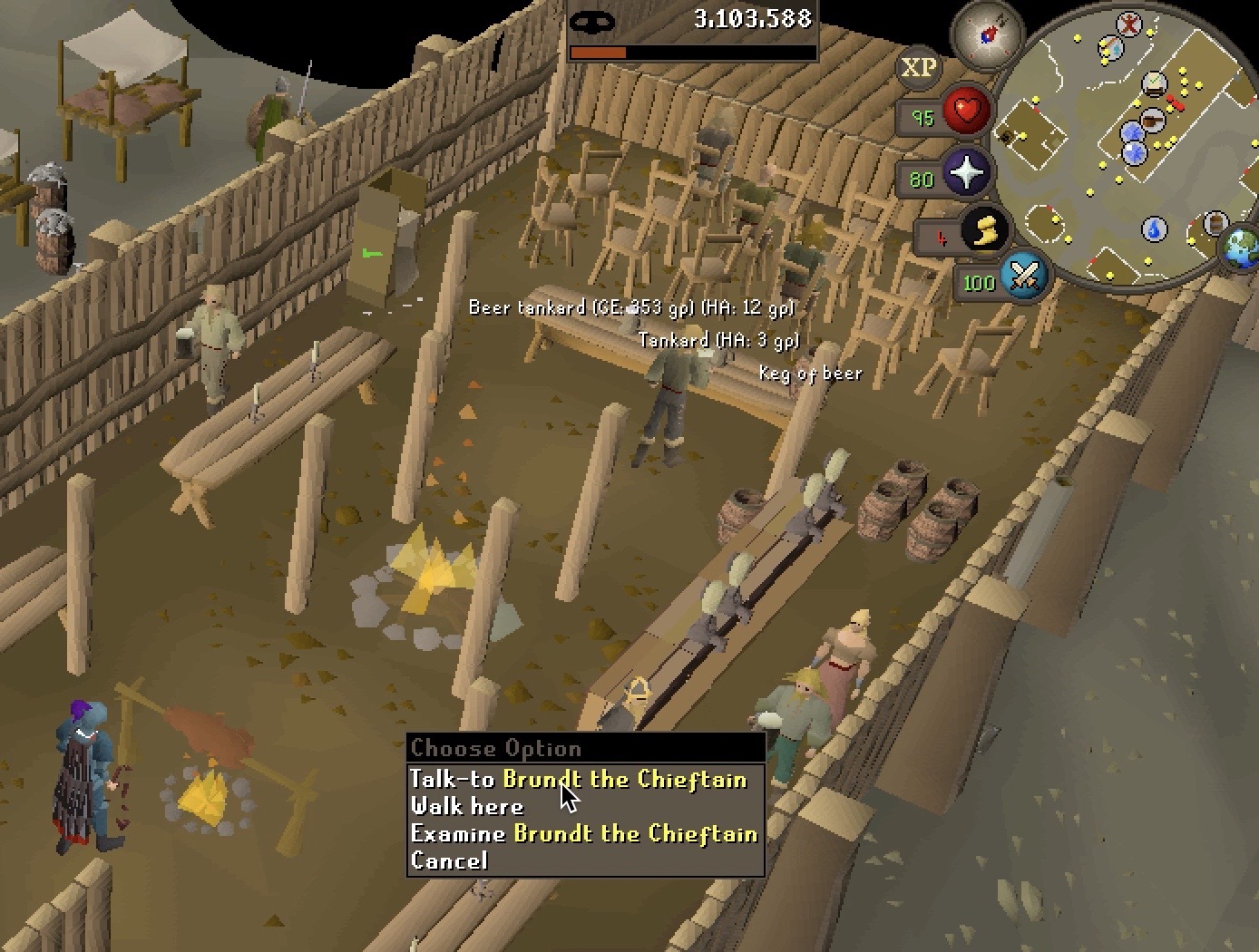Click the Tankard (HA: 3 gp) label
1259x952 pixels.
tap(720, 339)
